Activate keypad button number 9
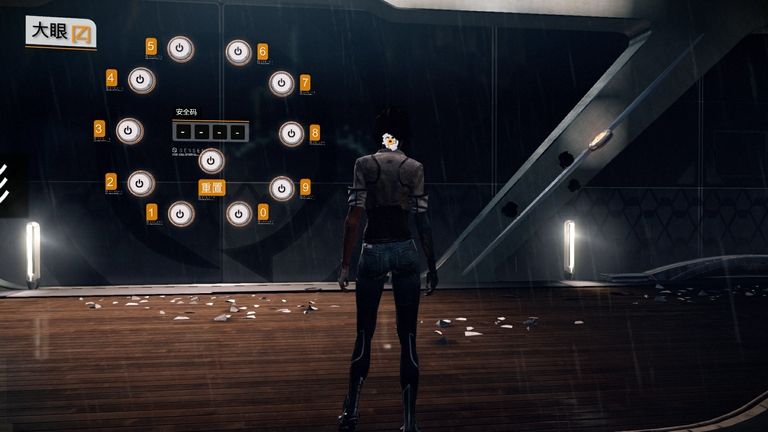 (x=282, y=188)
